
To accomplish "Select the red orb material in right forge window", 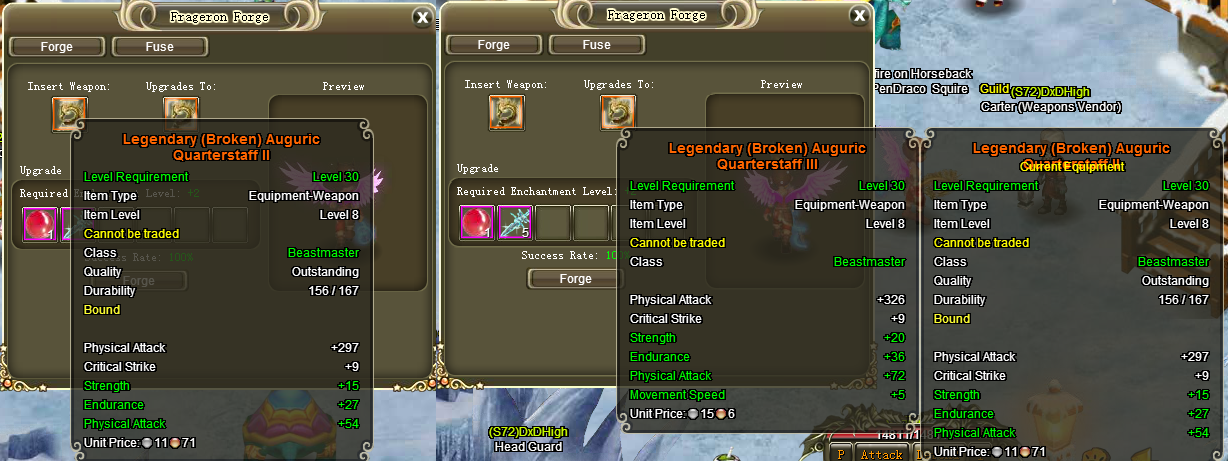I will coord(477,222).
